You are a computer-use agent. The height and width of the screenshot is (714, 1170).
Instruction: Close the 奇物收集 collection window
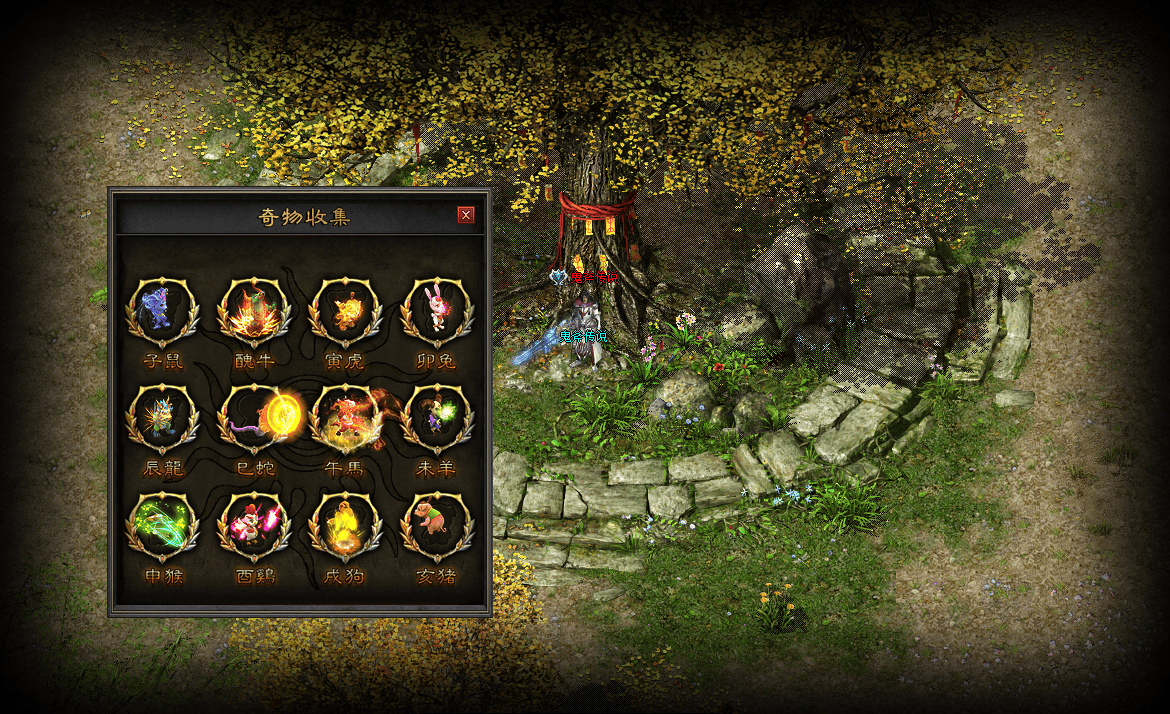[x=465, y=215]
